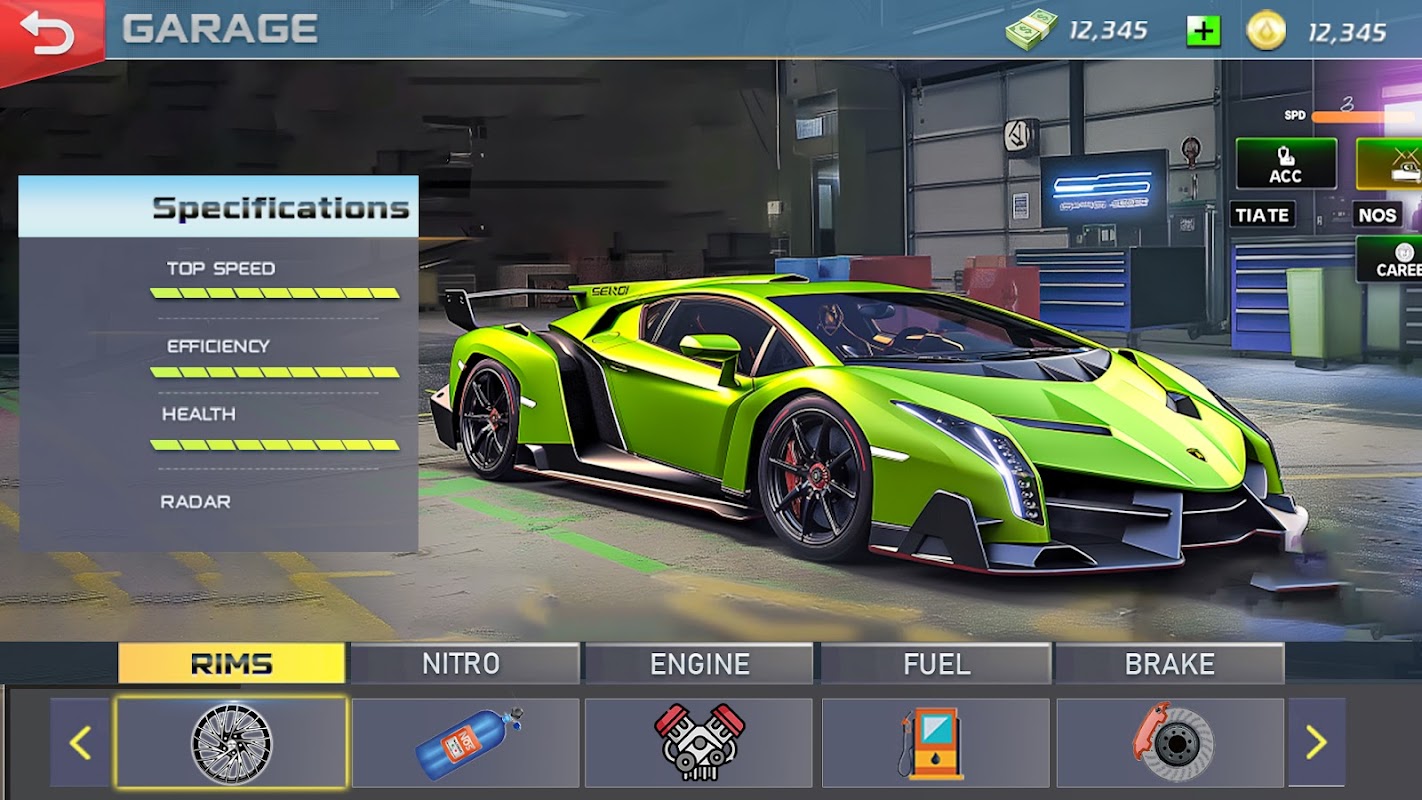Viewport: 1422px width, 800px height.
Task: Pick the brake disc upgrade tile
Action: [x=1170, y=743]
